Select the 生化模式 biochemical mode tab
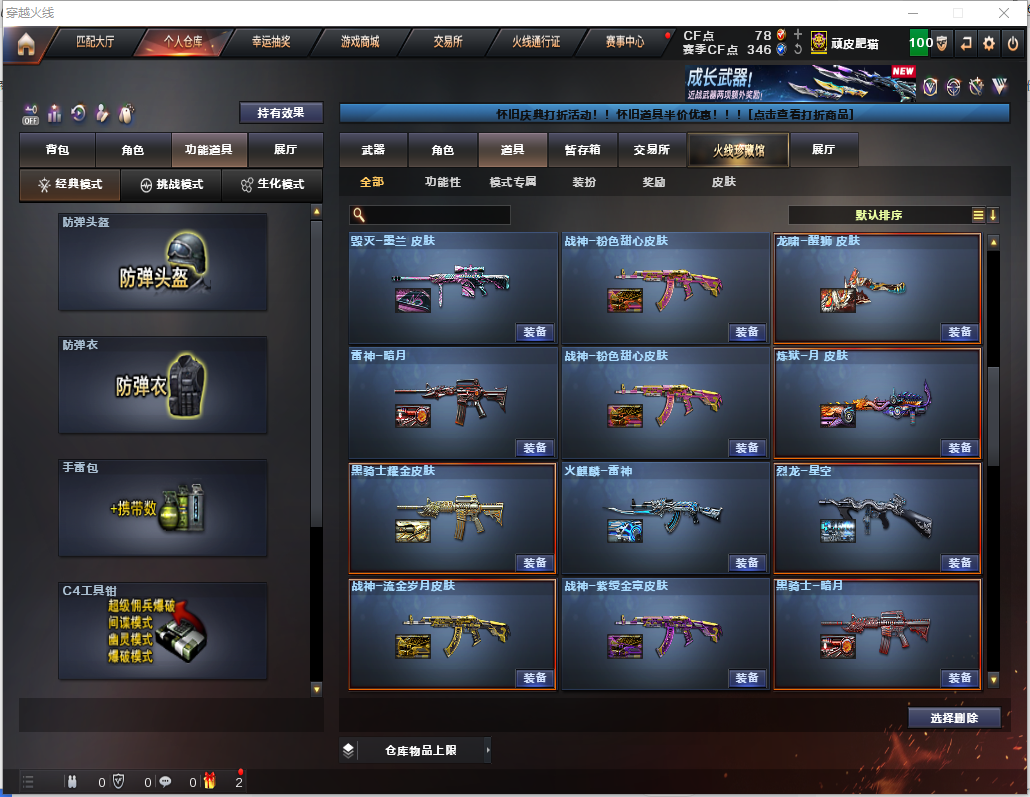The image size is (1030, 797). point(271,185)
